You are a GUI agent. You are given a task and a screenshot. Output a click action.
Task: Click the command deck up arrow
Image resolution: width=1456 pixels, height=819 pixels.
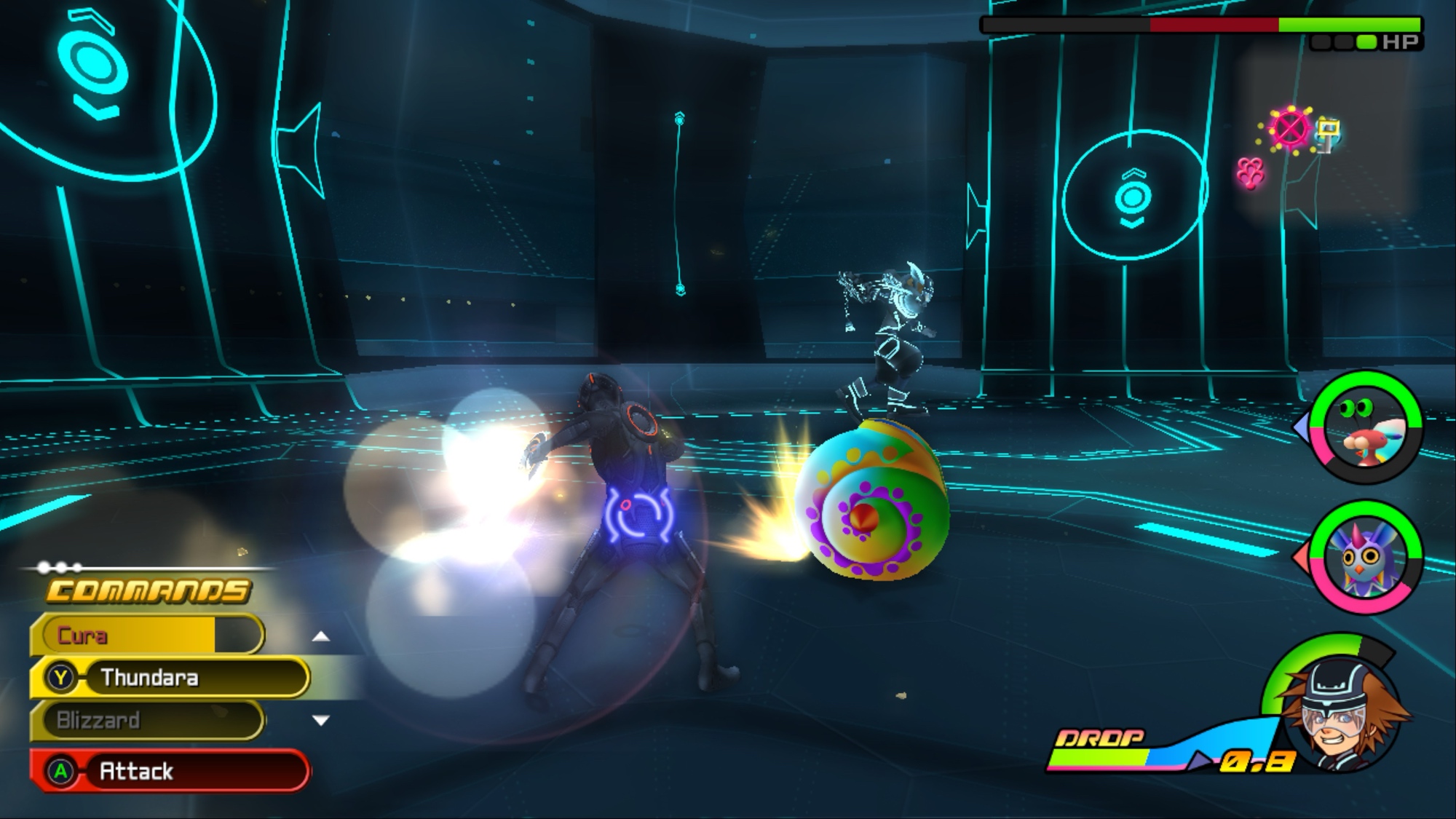[320, 637]
